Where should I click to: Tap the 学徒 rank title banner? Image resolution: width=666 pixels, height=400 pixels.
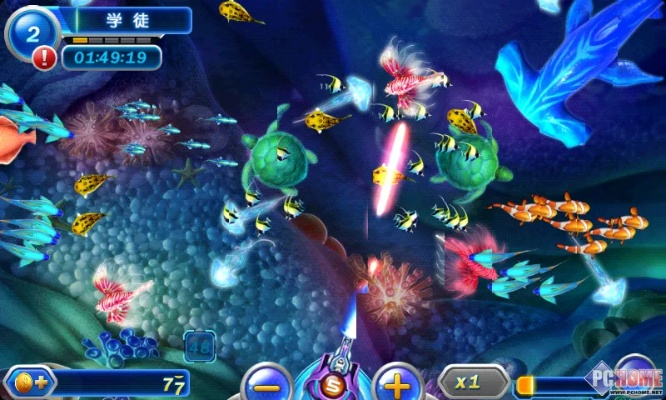[127, 20]
